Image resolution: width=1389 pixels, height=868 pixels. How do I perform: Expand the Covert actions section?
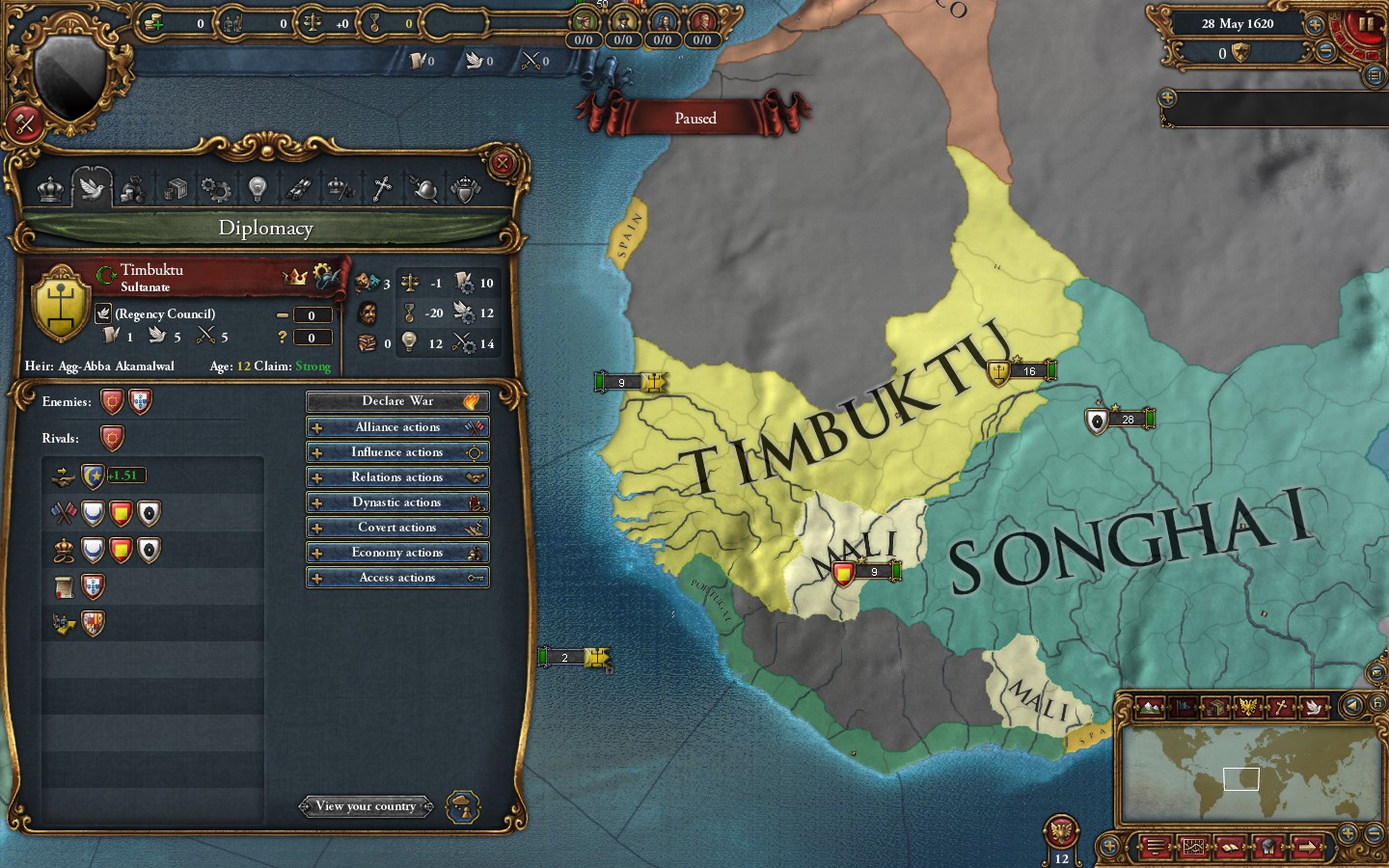click(x=397, y=528)
